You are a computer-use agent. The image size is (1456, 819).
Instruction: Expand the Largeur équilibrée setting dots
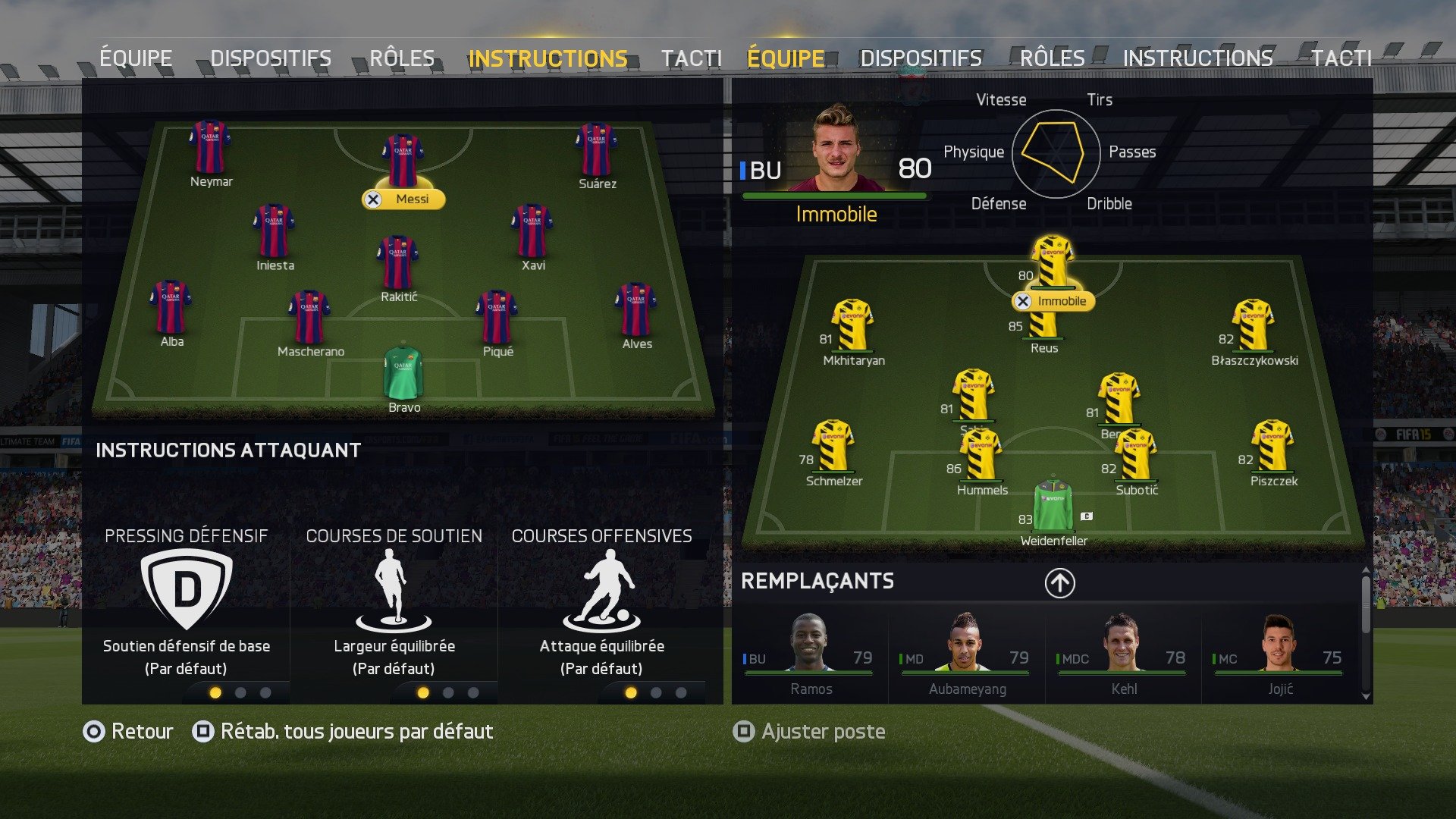pos(423,692)
